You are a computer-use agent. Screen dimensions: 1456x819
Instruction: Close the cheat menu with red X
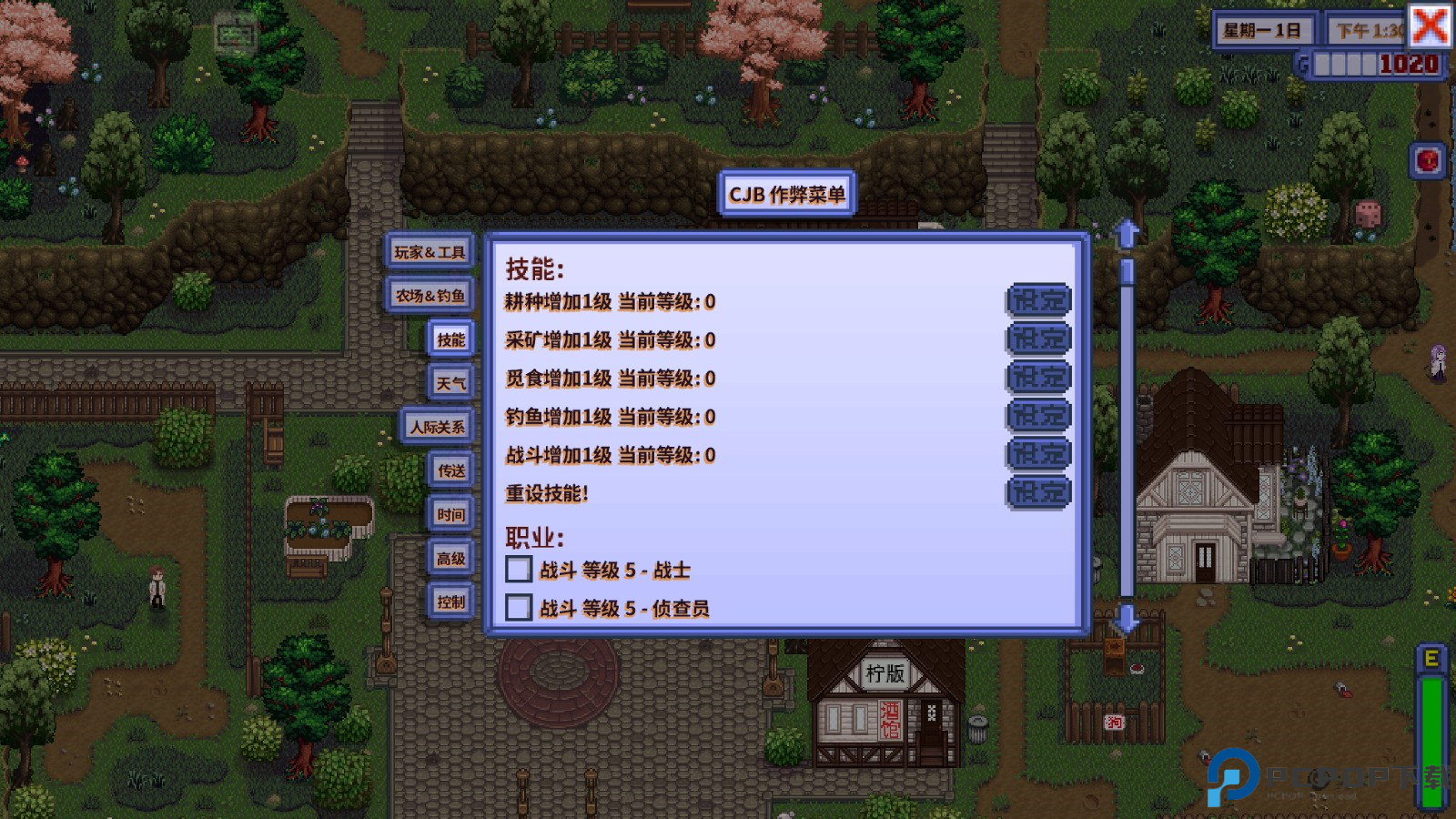(x=1430, y=25)
